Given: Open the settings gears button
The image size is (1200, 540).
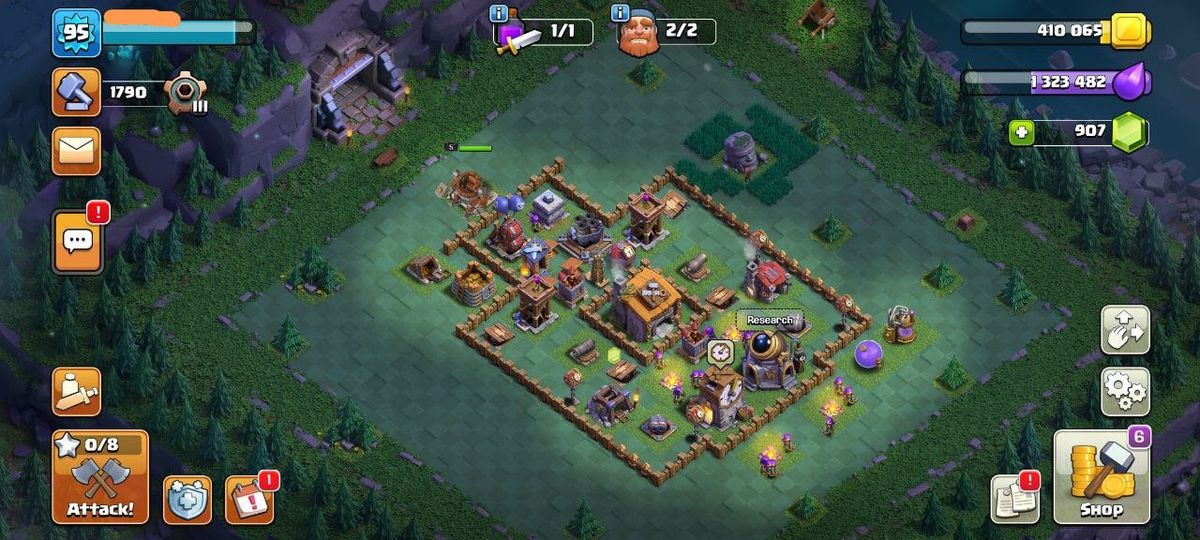Looking at the screenshot, I should [x=1125, y=391].
